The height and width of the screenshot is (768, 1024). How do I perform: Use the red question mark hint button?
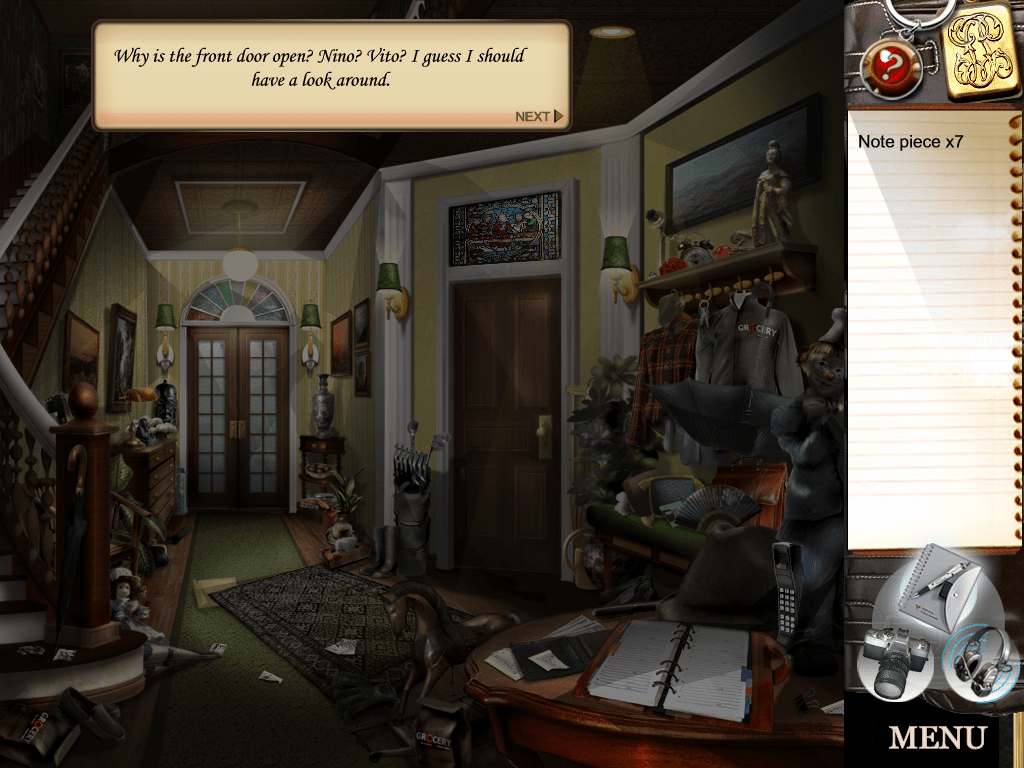coord(890,65)
